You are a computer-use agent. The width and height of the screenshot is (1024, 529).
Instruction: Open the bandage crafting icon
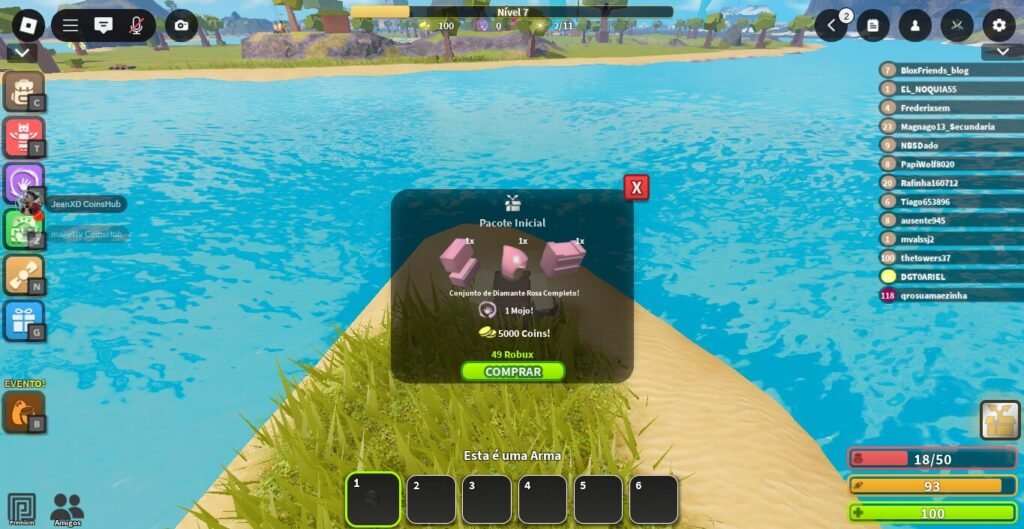click(22, 275)
